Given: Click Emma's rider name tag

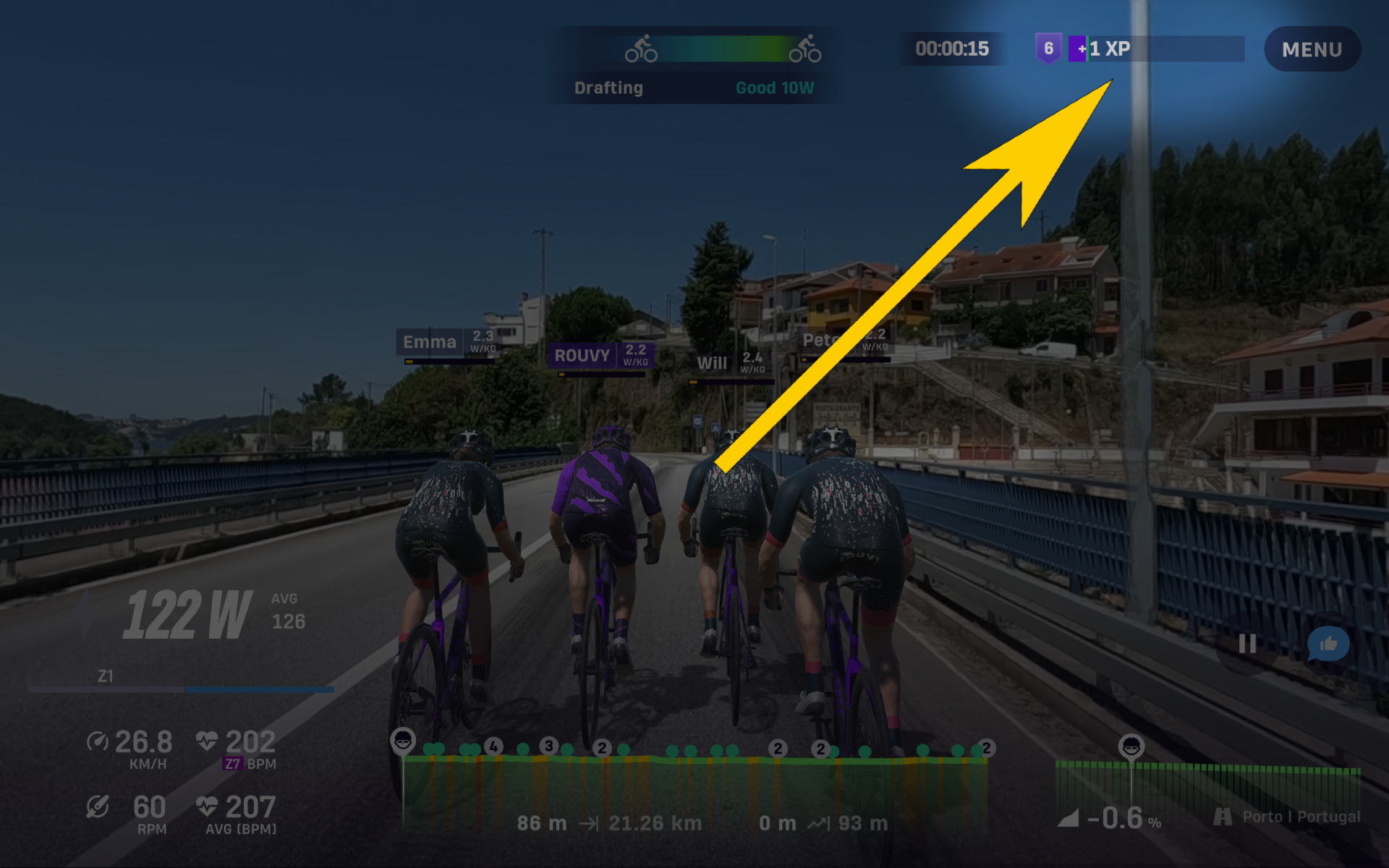Looking at the screenshot, I should [449, 341].
